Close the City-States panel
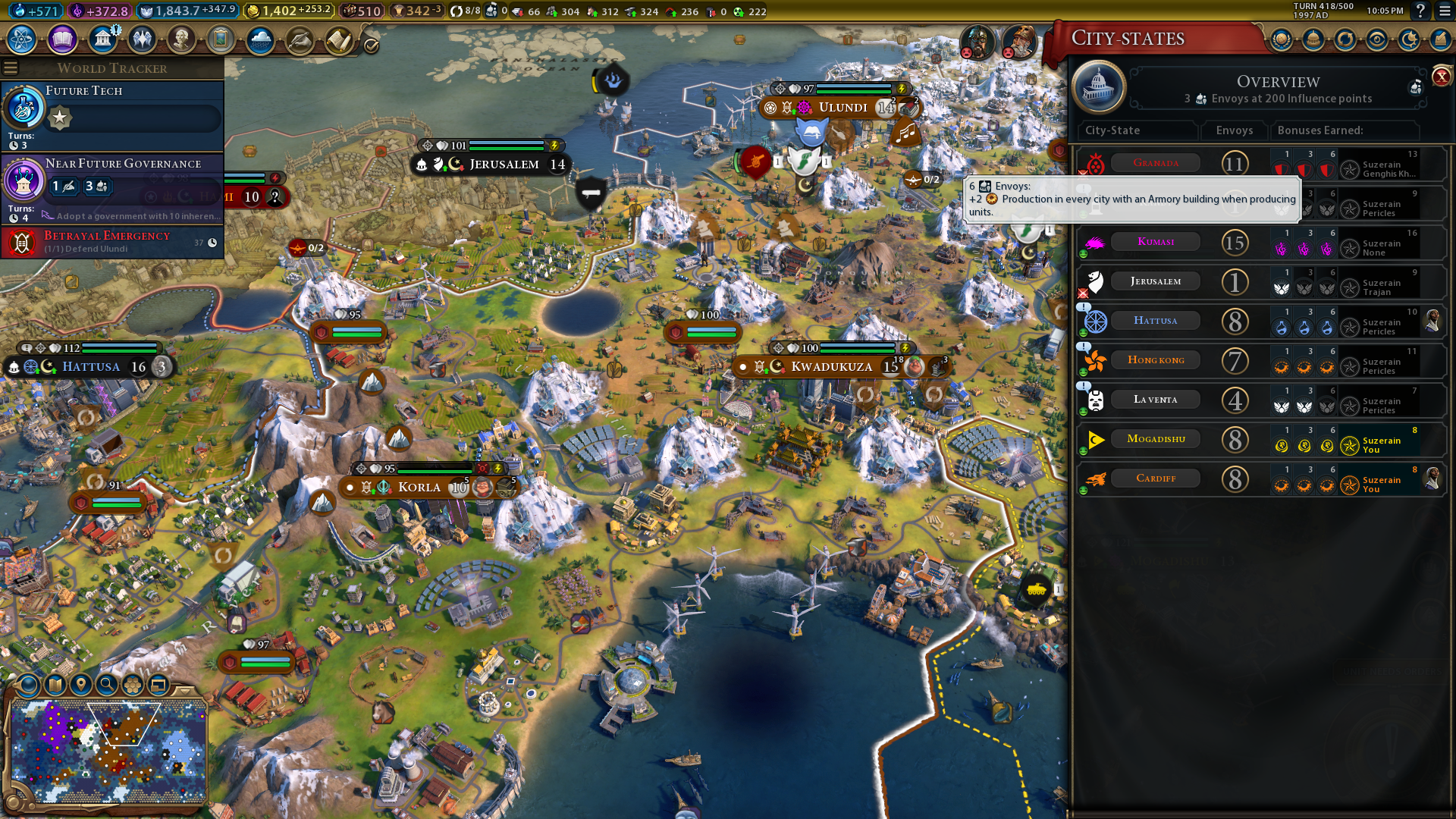The height and width of the screenshot is (819, 1456). click(1441, 77)
